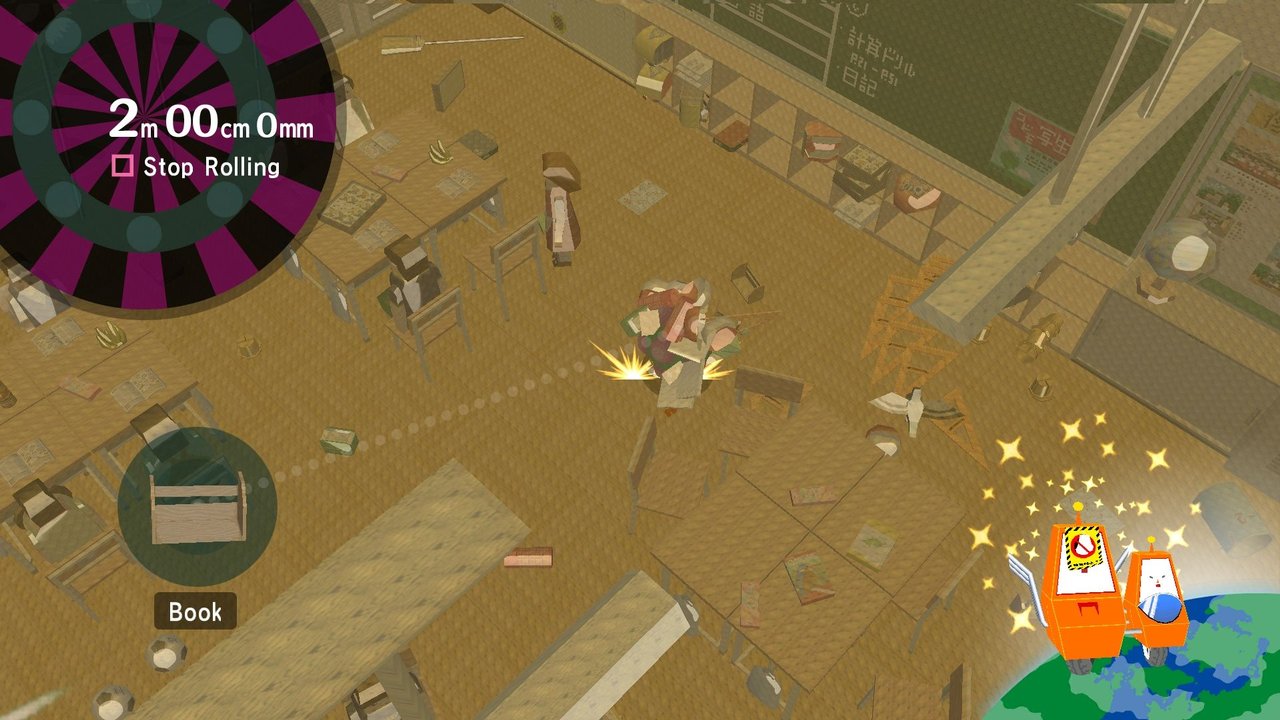Screen dimensions: 1280x720
Task: Select the 2m 00cm 0mm size readout
Action: coord(210,121)
